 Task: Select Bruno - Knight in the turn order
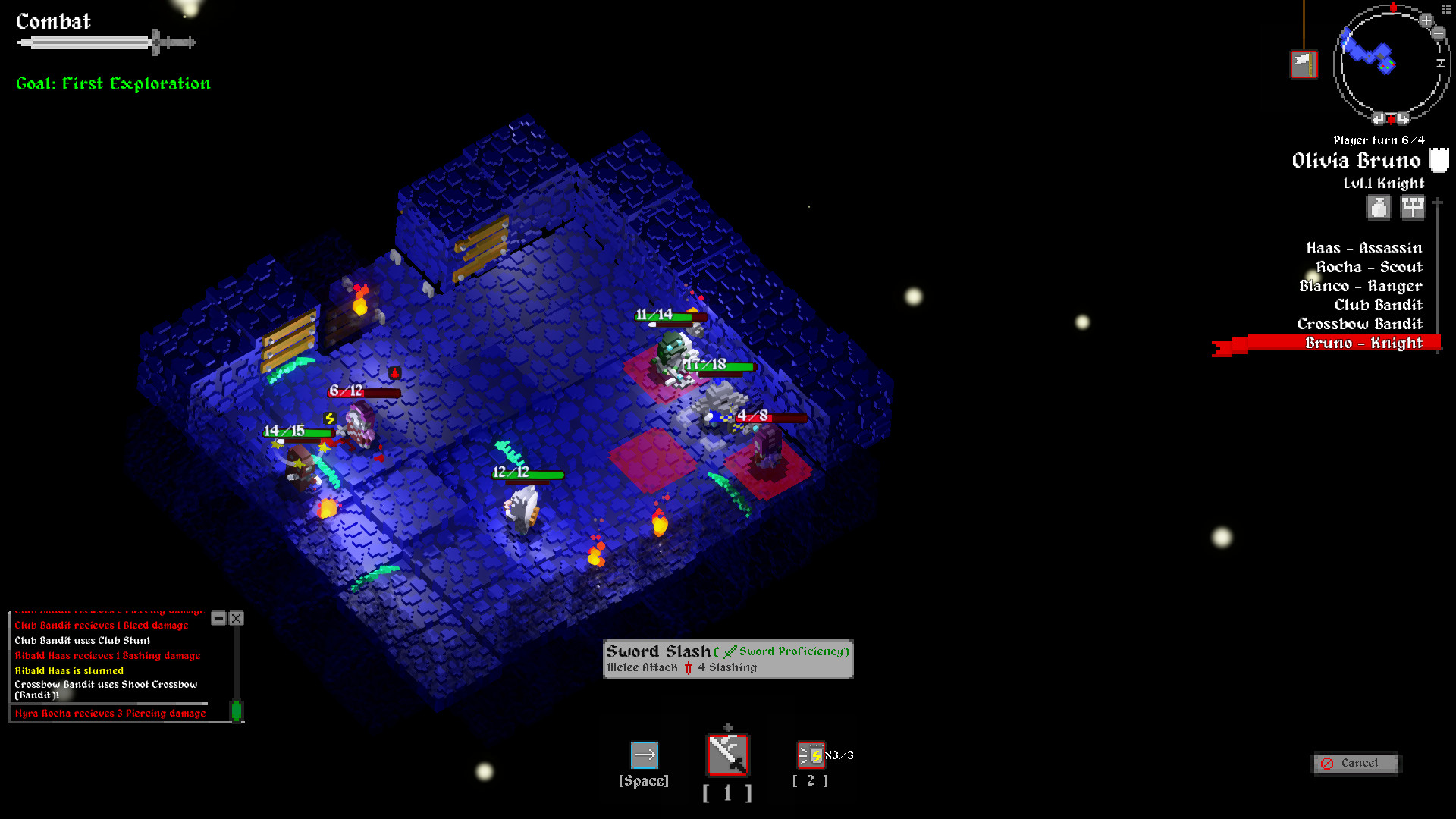coord(1364,343)
